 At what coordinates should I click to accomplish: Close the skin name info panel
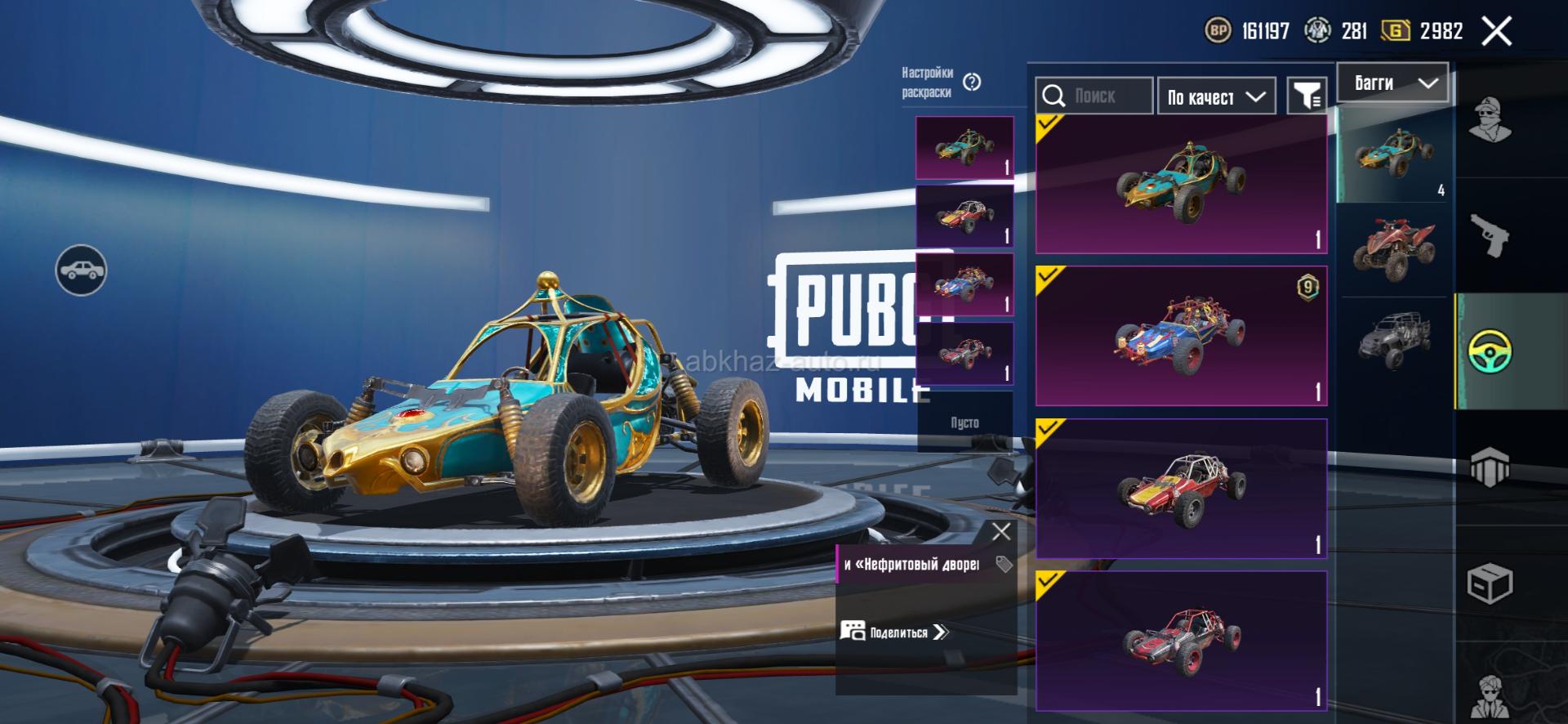click(x=1001, y=532)
